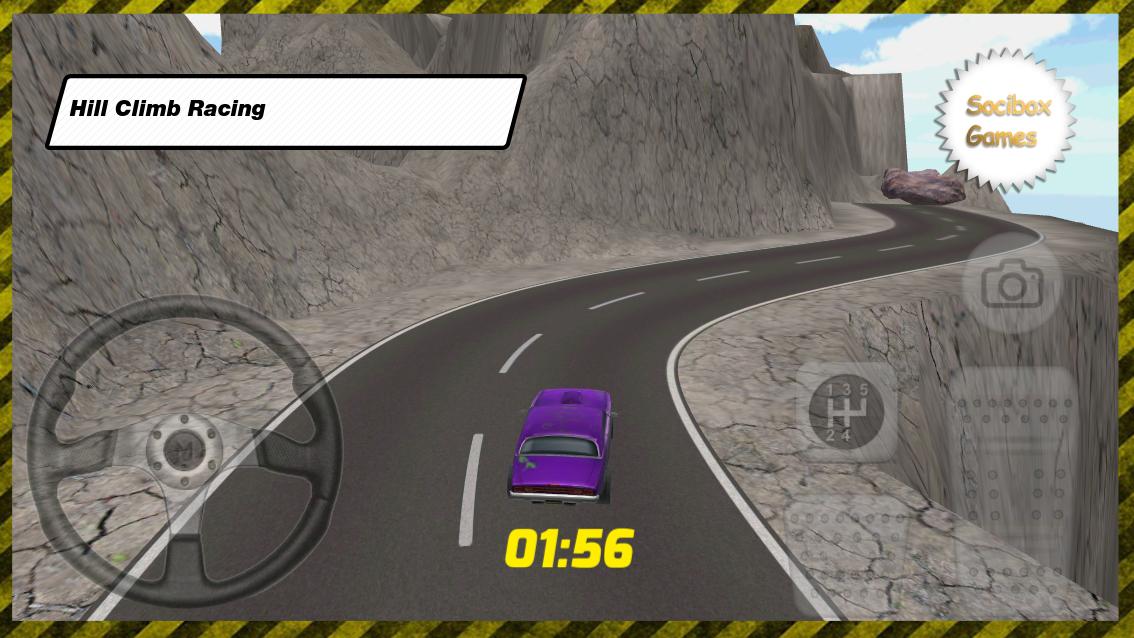Switch camera view with the camera icon
The image size is (1134, 638).
(x=1011, y=285)
